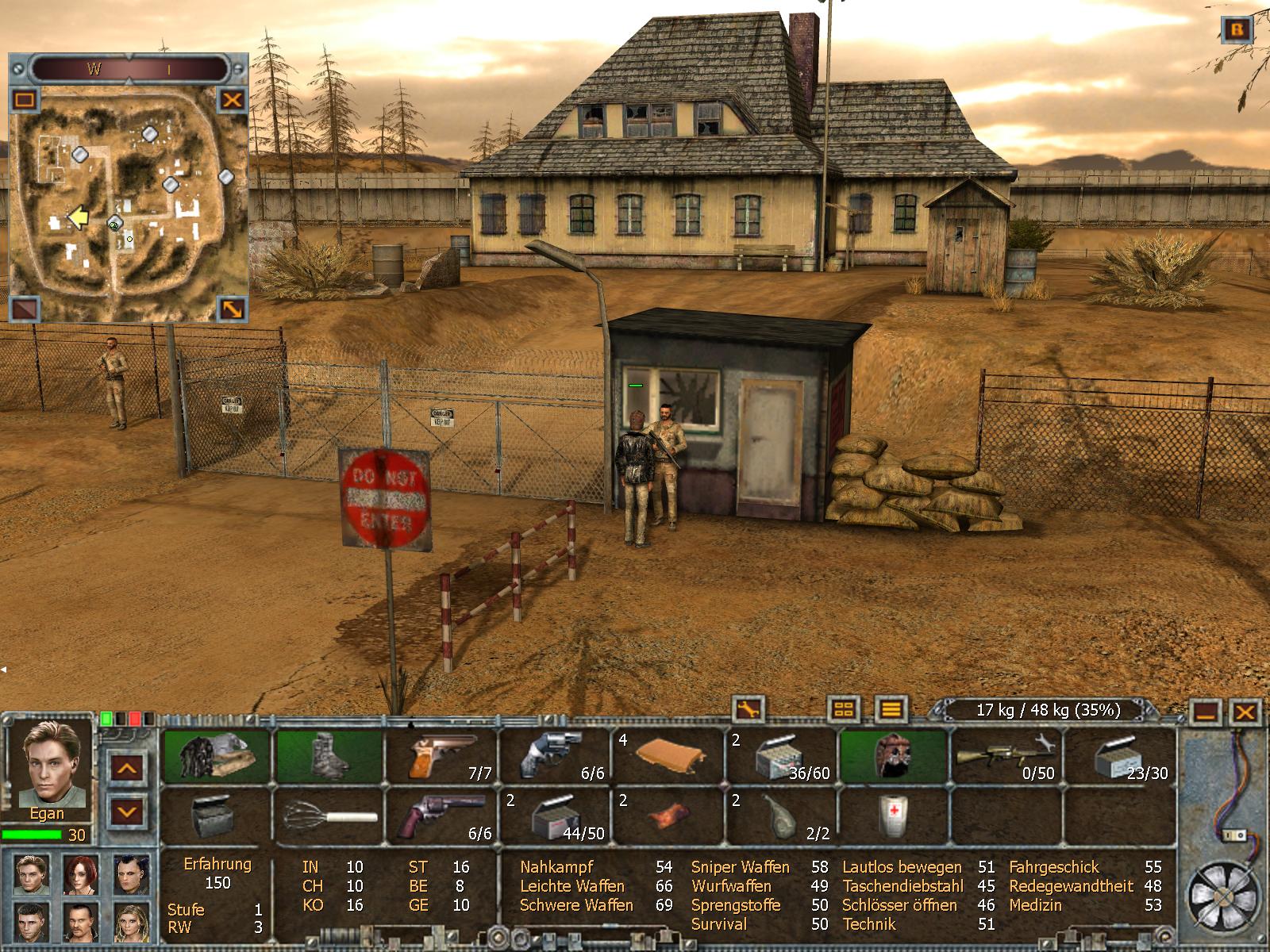
Task: Open the wrench tool button
Action: (747, 708)
